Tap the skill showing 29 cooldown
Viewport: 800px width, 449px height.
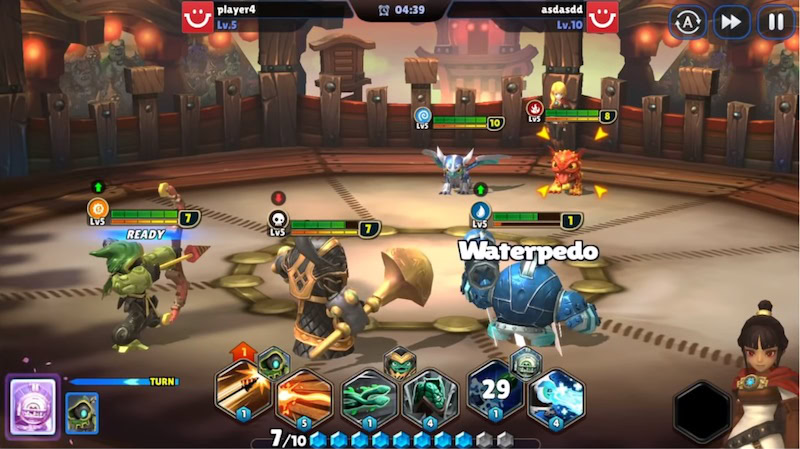coord(496,391)
